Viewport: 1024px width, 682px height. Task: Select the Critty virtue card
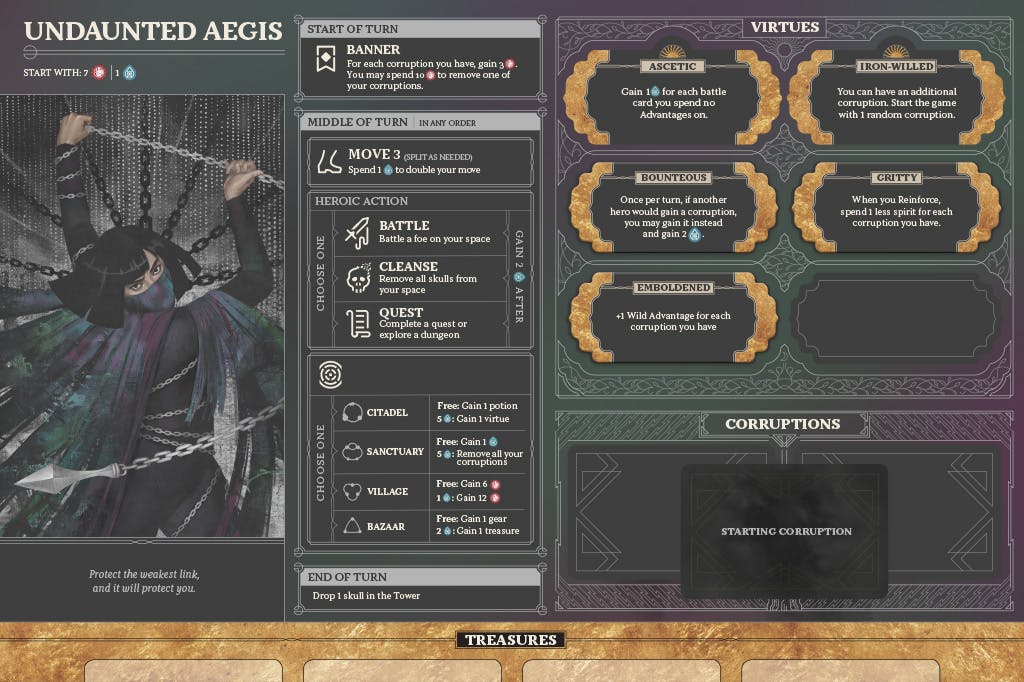(x=896, y=210)
